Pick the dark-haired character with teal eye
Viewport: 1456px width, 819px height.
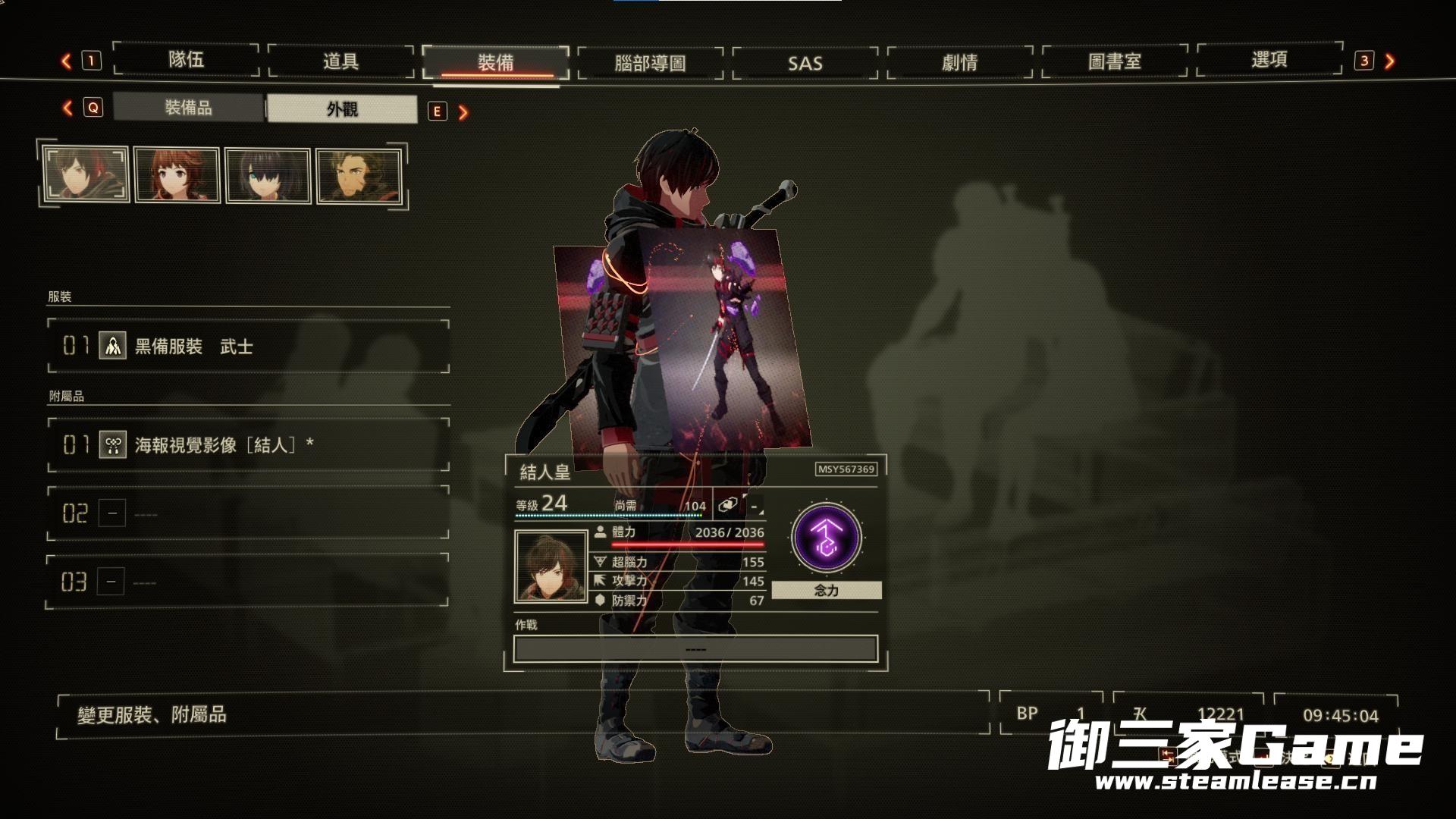[x=268, y=176]
